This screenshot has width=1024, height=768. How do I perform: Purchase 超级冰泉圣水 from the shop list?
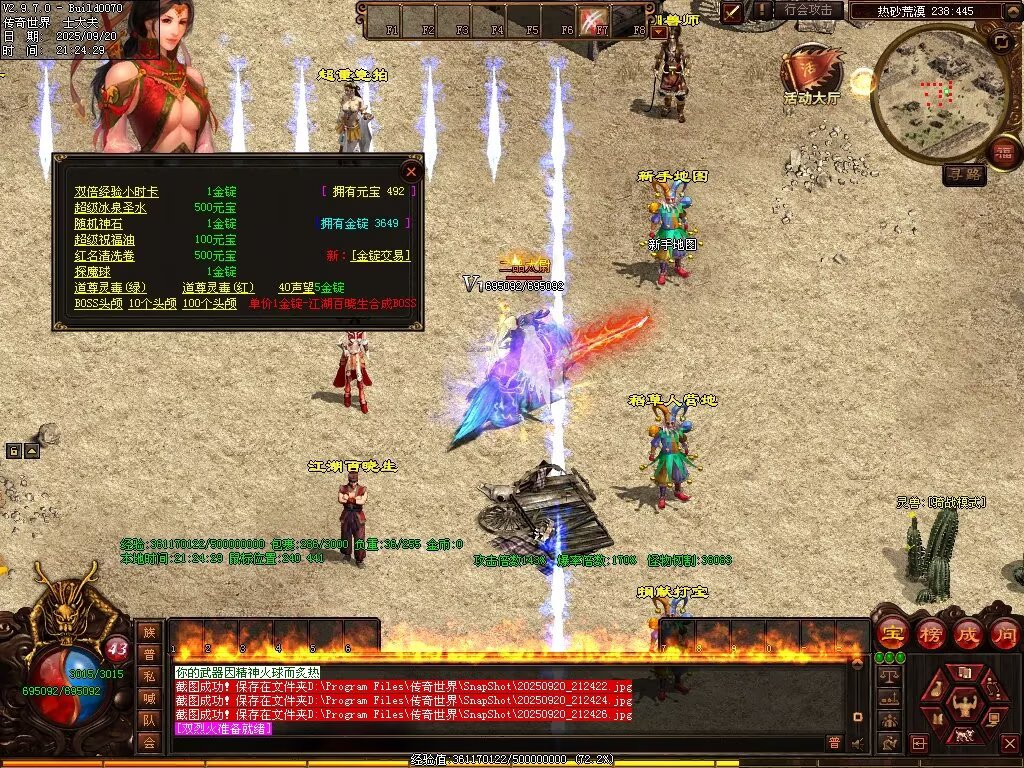[110, 208]
